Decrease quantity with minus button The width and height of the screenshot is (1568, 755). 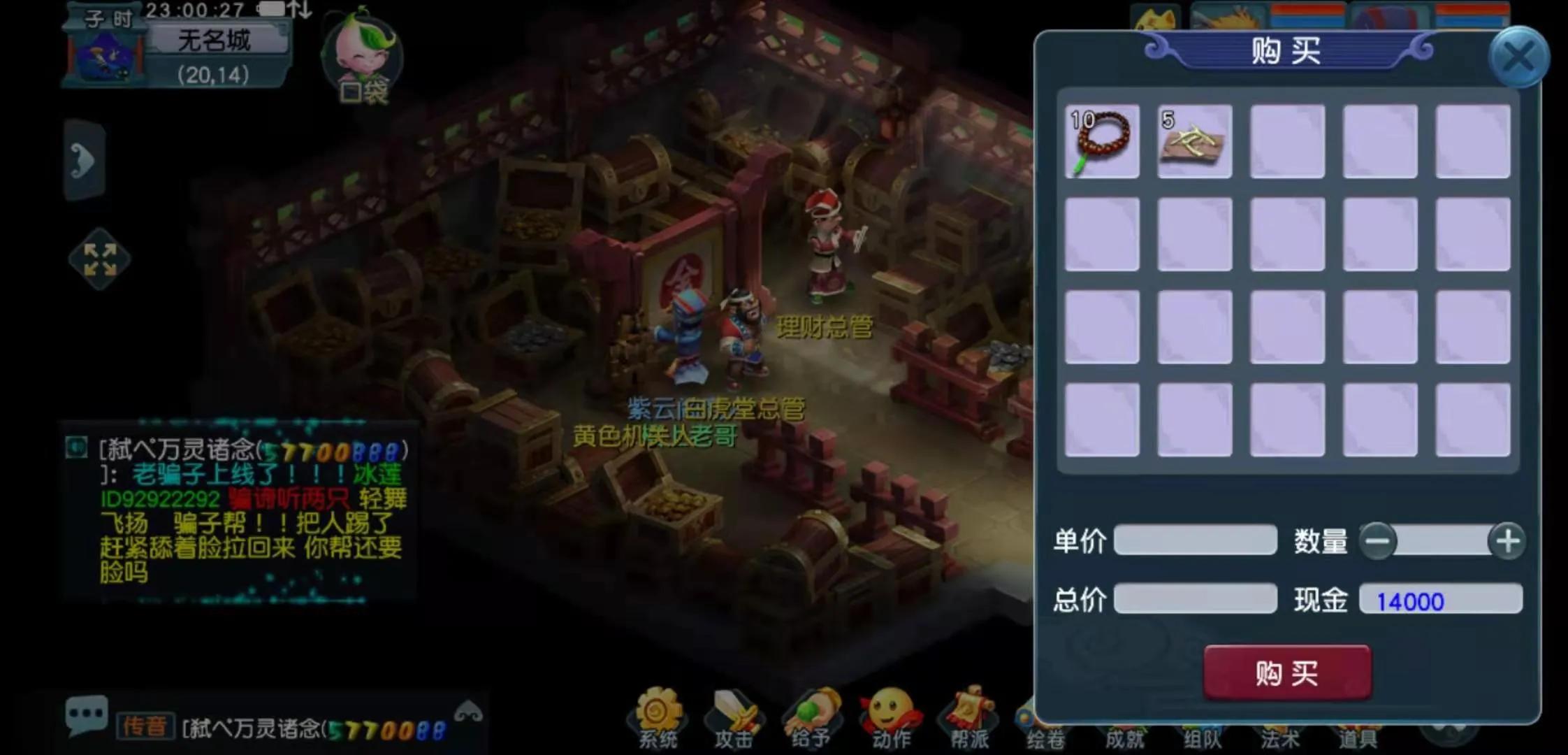coord(1378,541)
